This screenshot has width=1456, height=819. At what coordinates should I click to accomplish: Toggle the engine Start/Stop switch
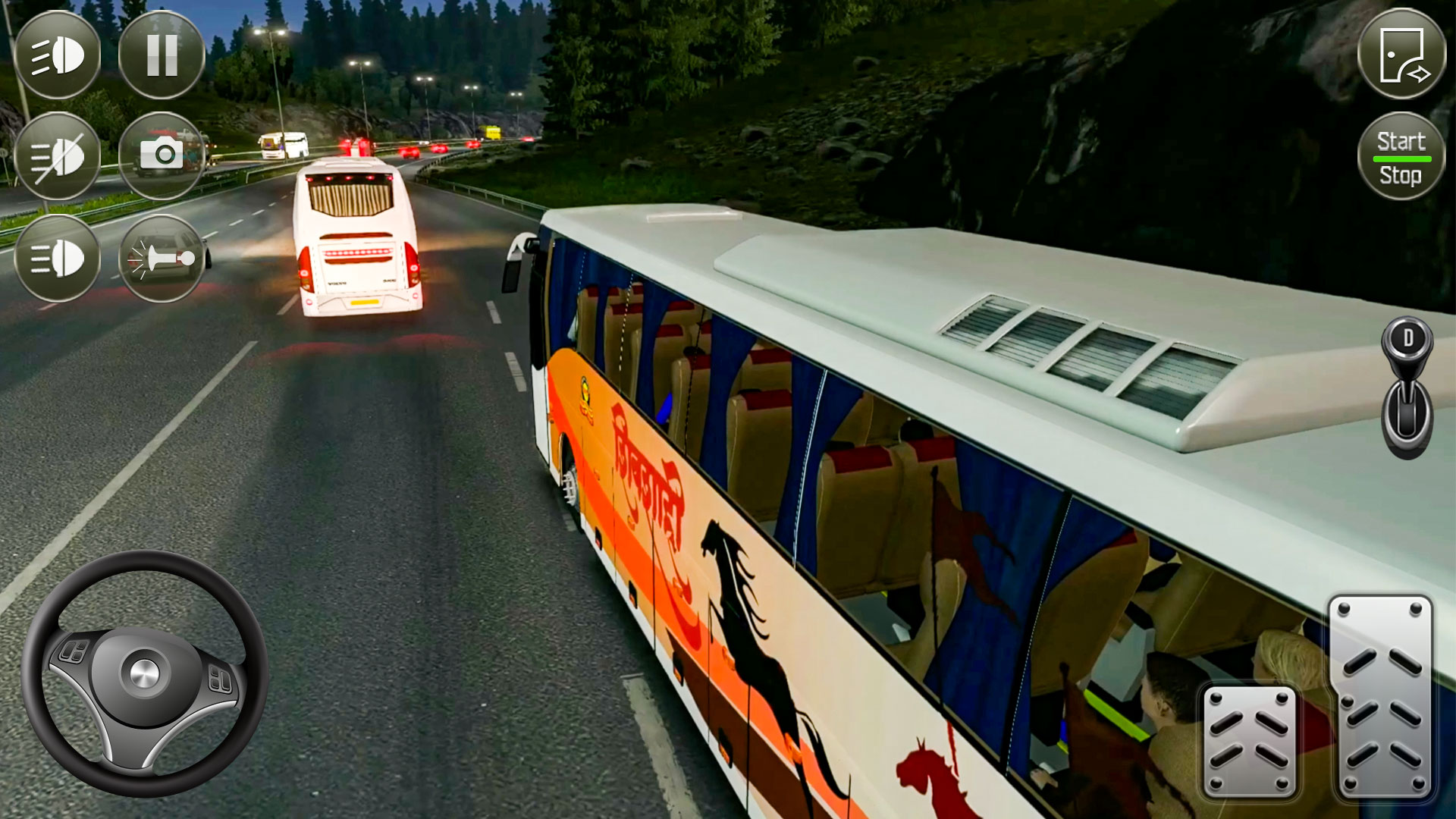[x=1401, y=155]
